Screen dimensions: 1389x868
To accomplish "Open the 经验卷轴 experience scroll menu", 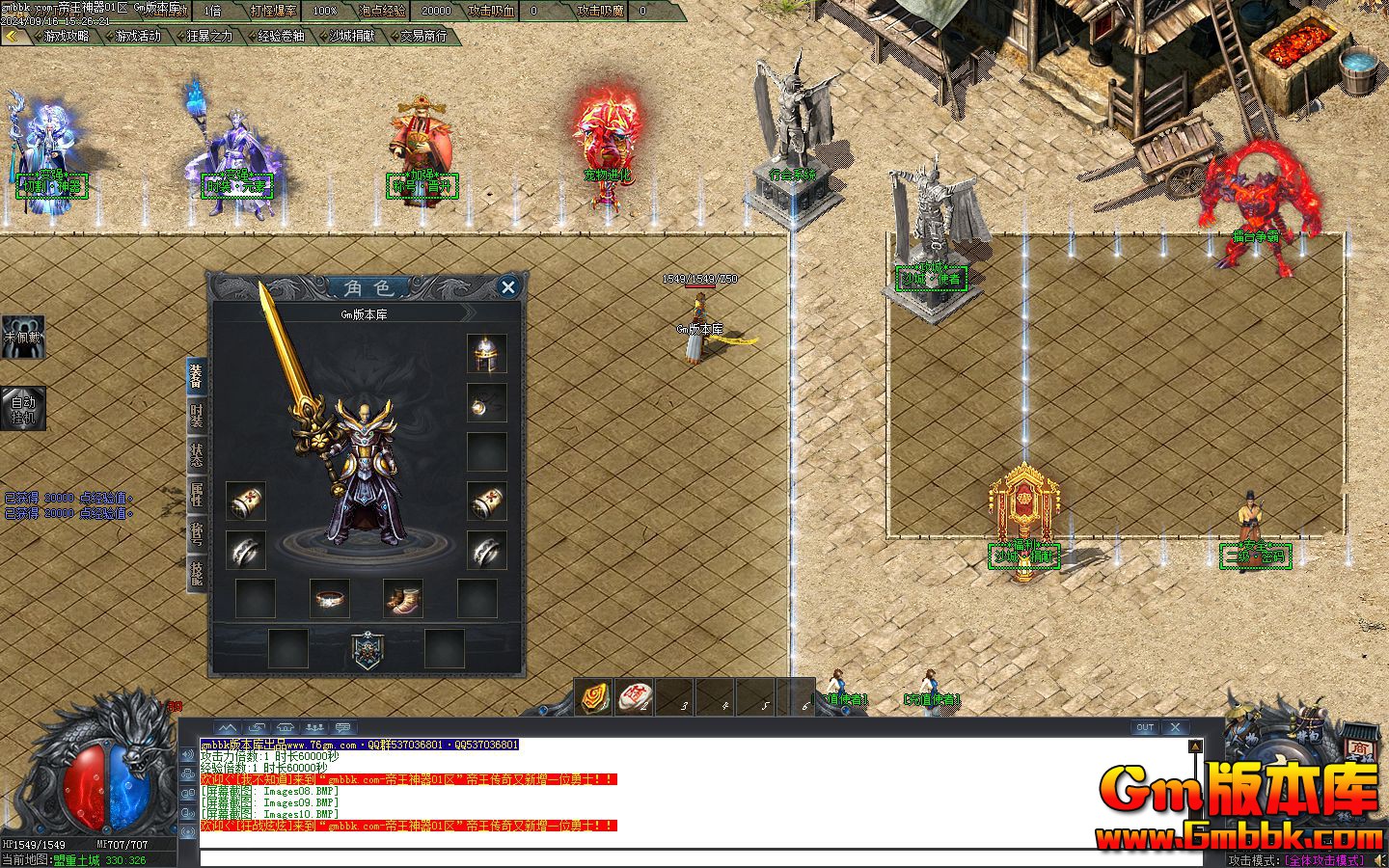I will 281,36.
